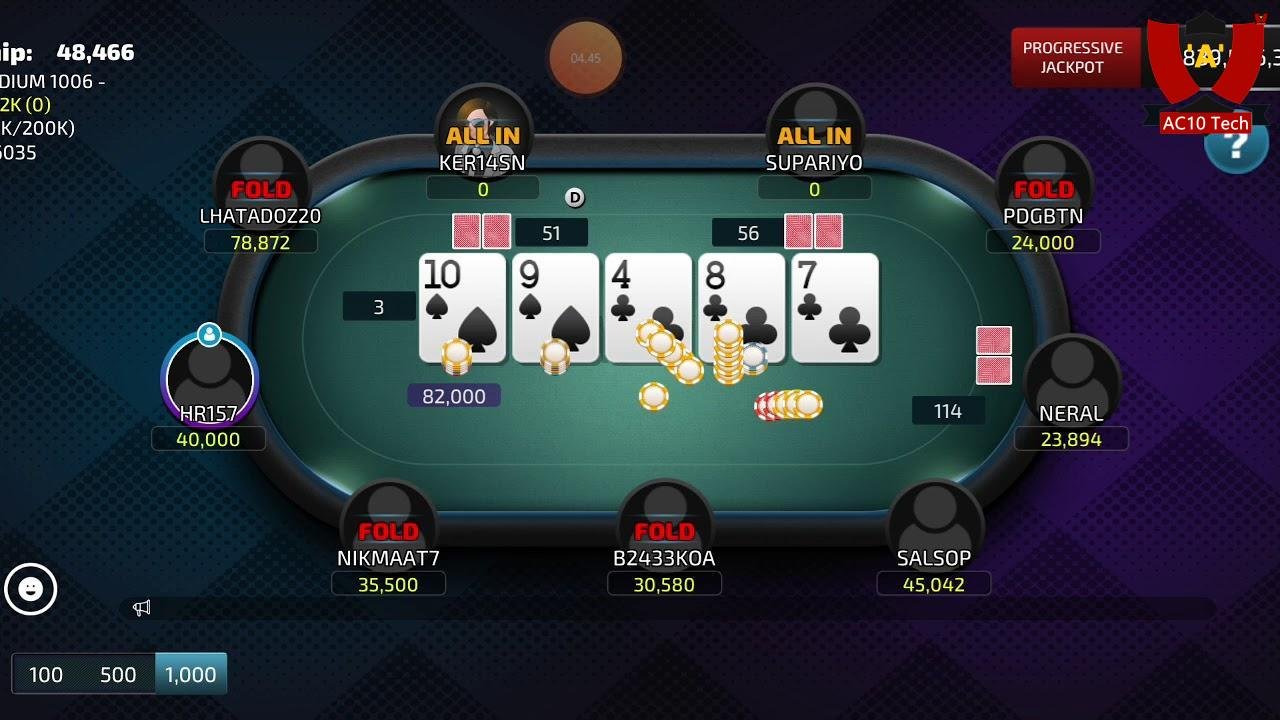Select the 1,000 chip denomination tab
This screenshot has width=1280, height=720.
pos(191,674)
